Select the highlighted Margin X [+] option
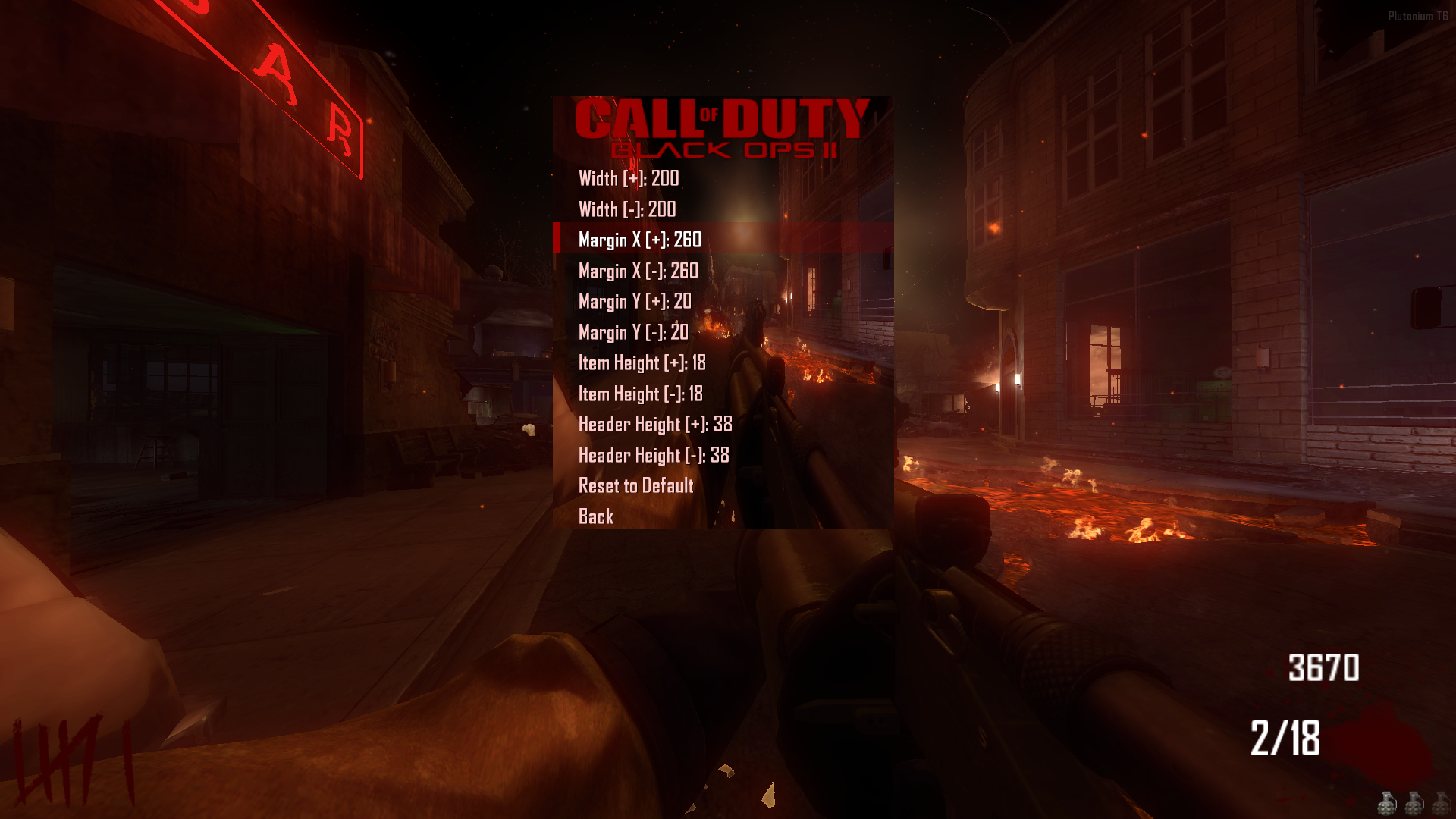Screen dimensions: 1456x819 click(x=641, y=240)
